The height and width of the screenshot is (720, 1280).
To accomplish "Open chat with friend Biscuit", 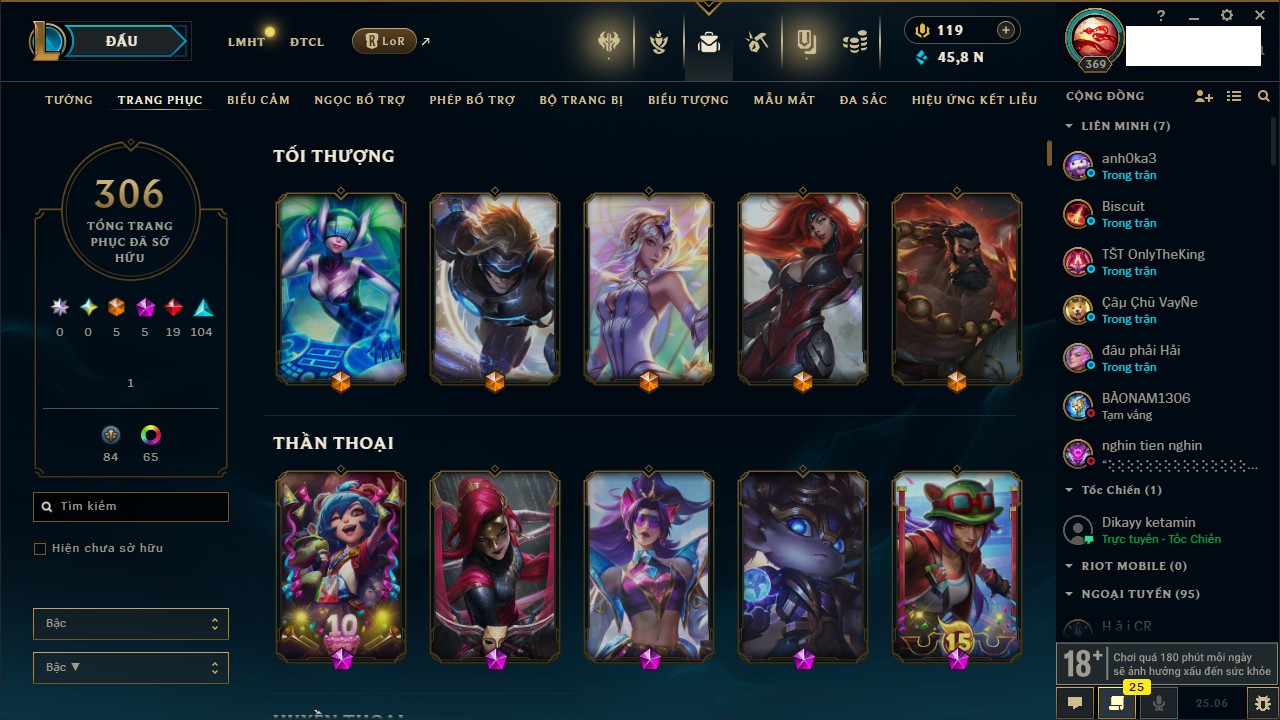I will coord(1123,213).
